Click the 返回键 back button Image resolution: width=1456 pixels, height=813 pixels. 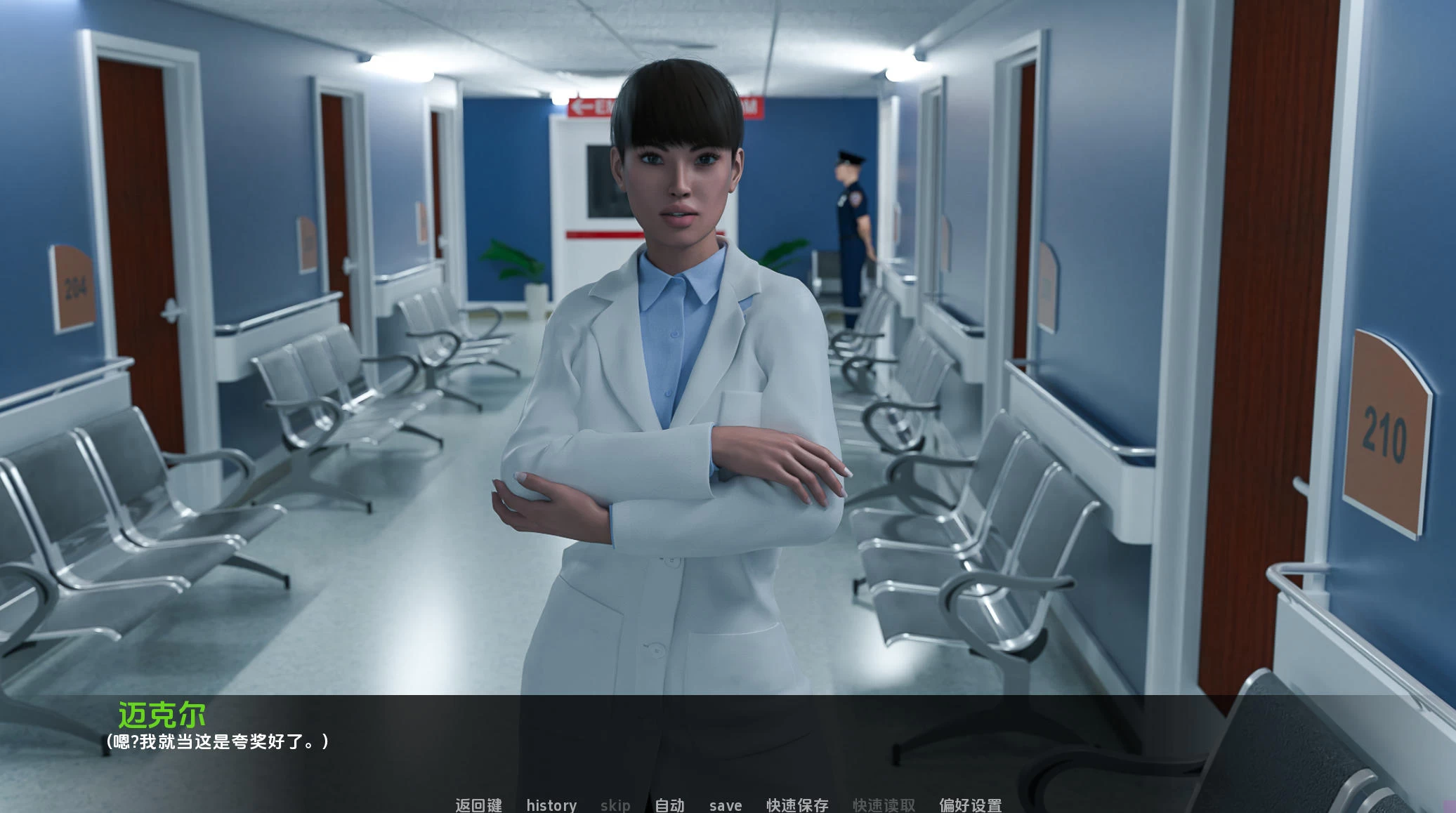click(478, 805)
